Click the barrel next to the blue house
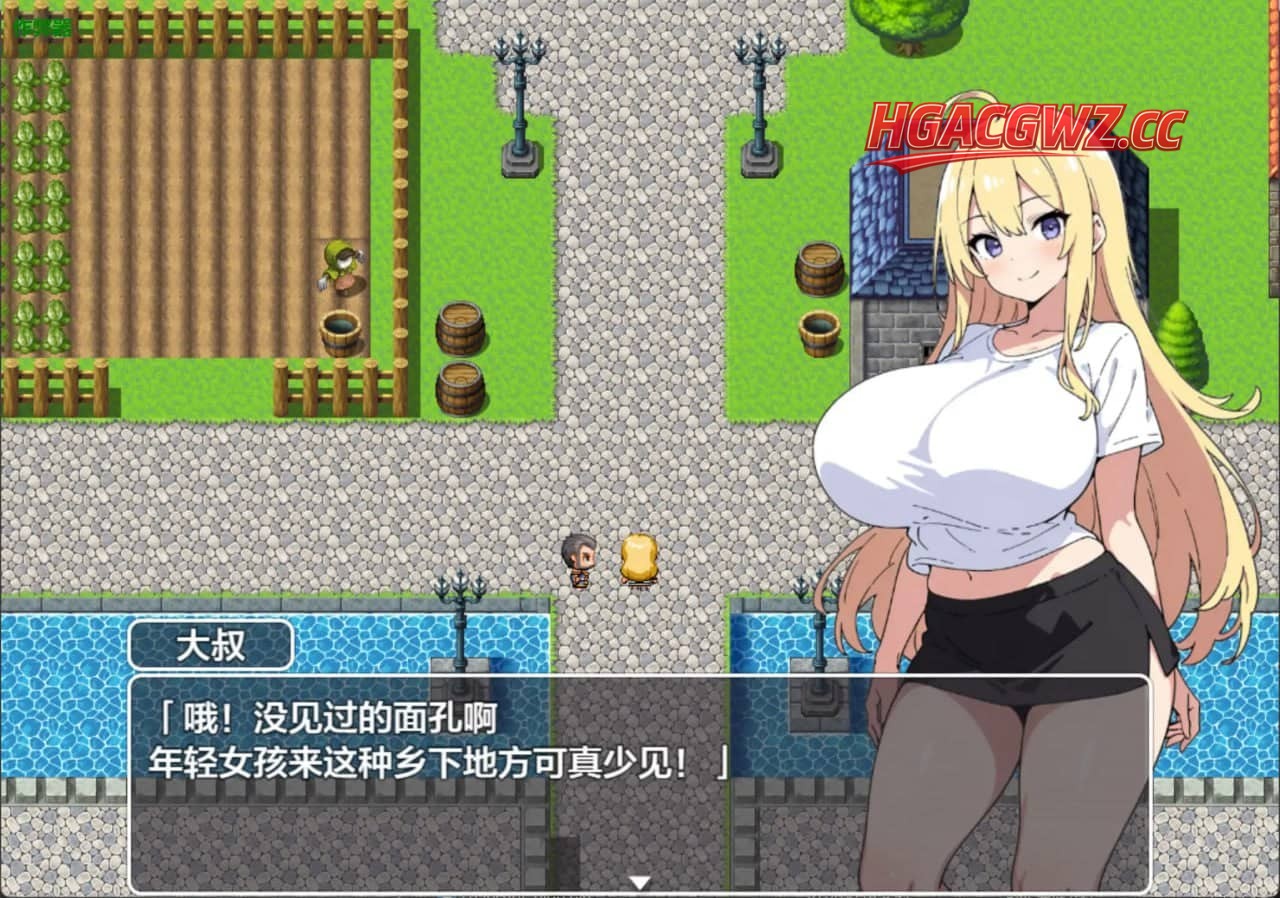This screenshot has width=1280, height=898. tap(818, 270)
